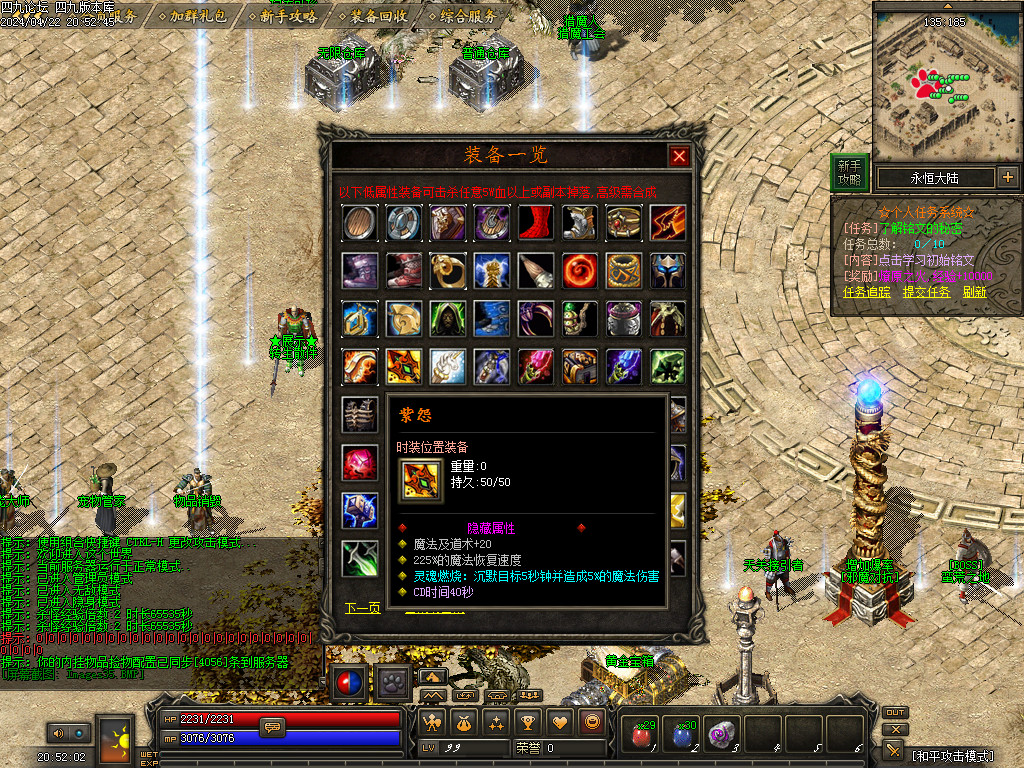This screenshot has width=1024, height=768.
Task: Select the wooden round shield icon
Action: click(x=360, y=223)
